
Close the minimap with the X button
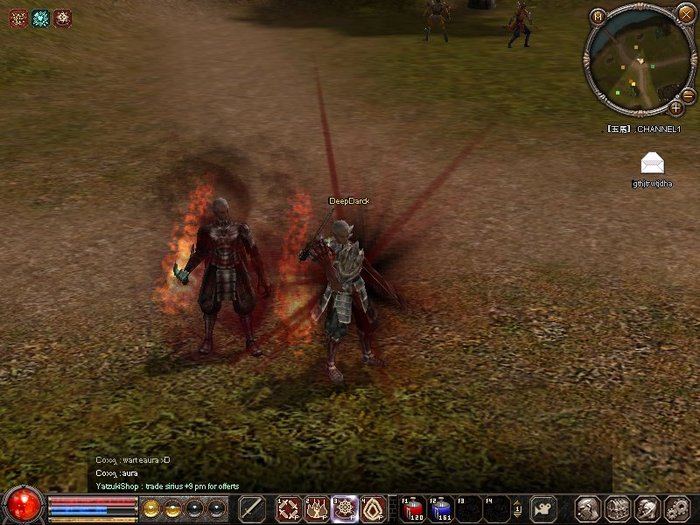pos(685,13)
